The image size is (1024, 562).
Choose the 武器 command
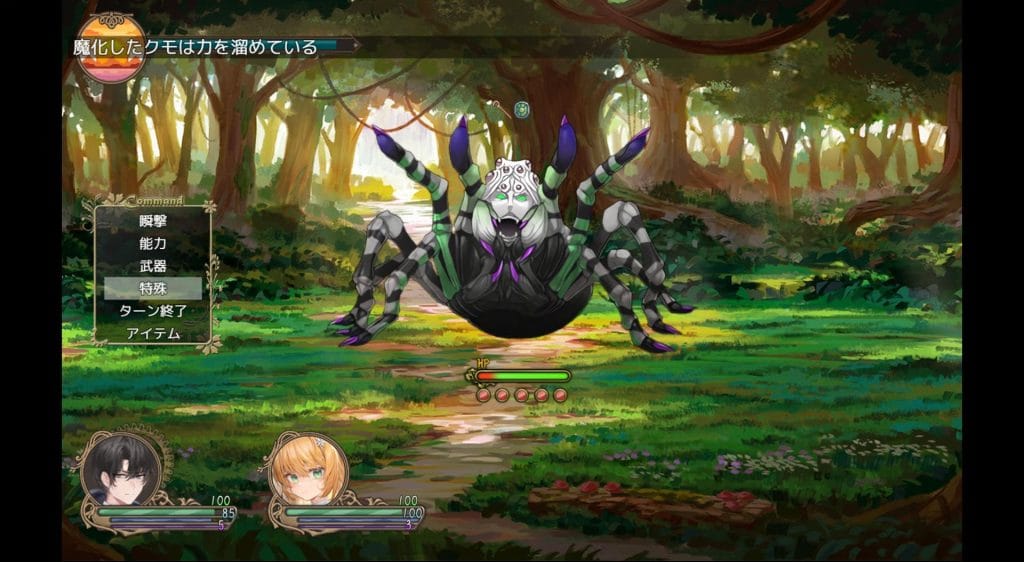click(153, 266)
